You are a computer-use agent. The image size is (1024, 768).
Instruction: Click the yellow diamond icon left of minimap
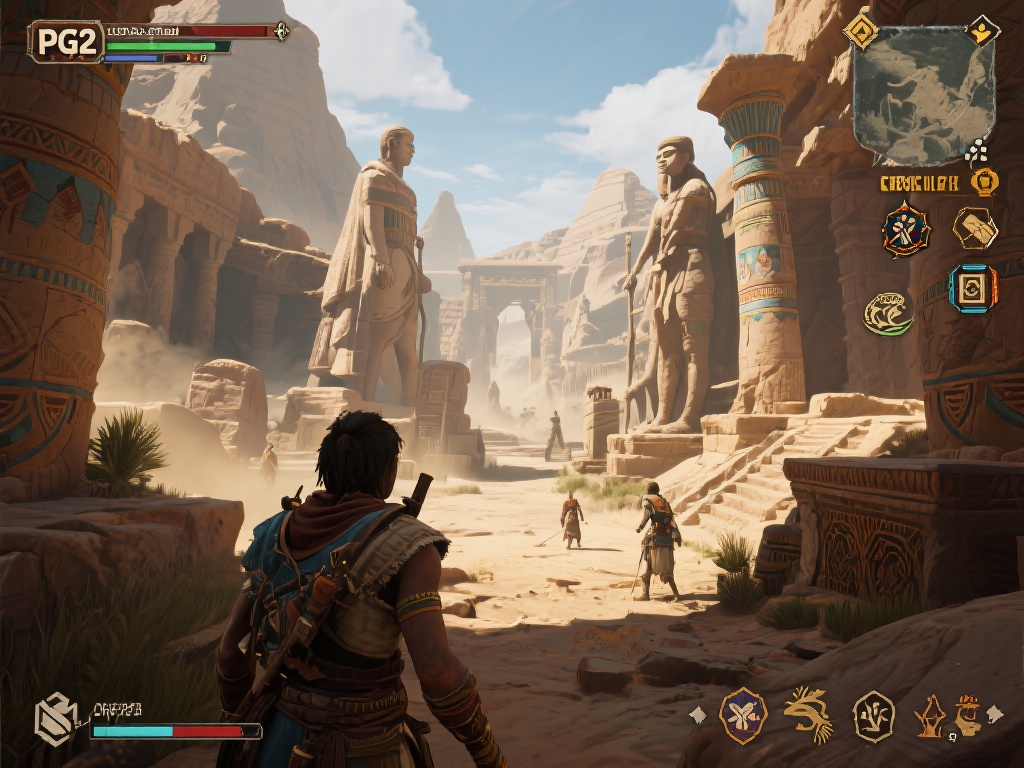coord(860,29)
